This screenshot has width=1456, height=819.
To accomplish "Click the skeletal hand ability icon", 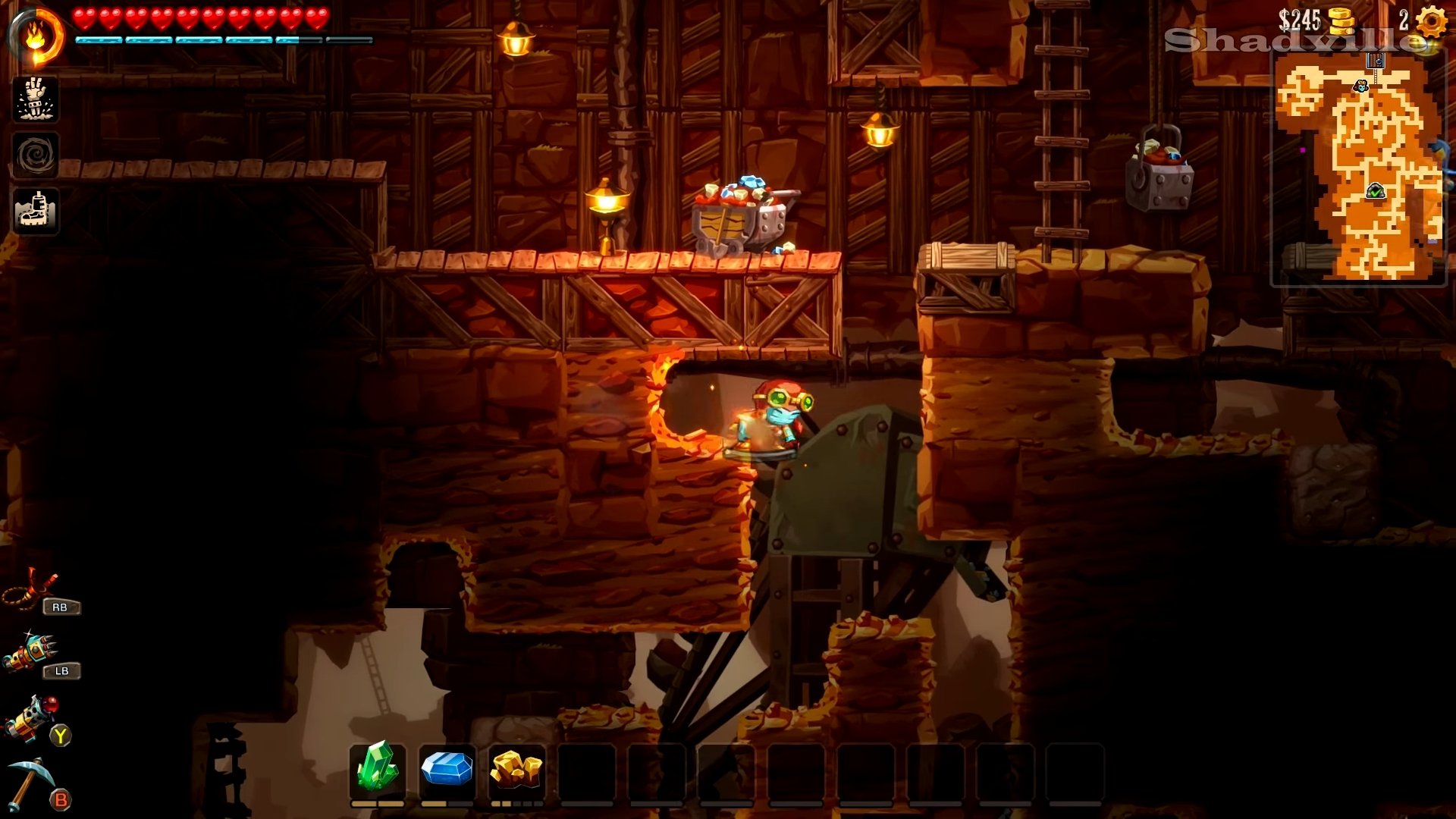I will pyautogui.click(x=35, y=99).
